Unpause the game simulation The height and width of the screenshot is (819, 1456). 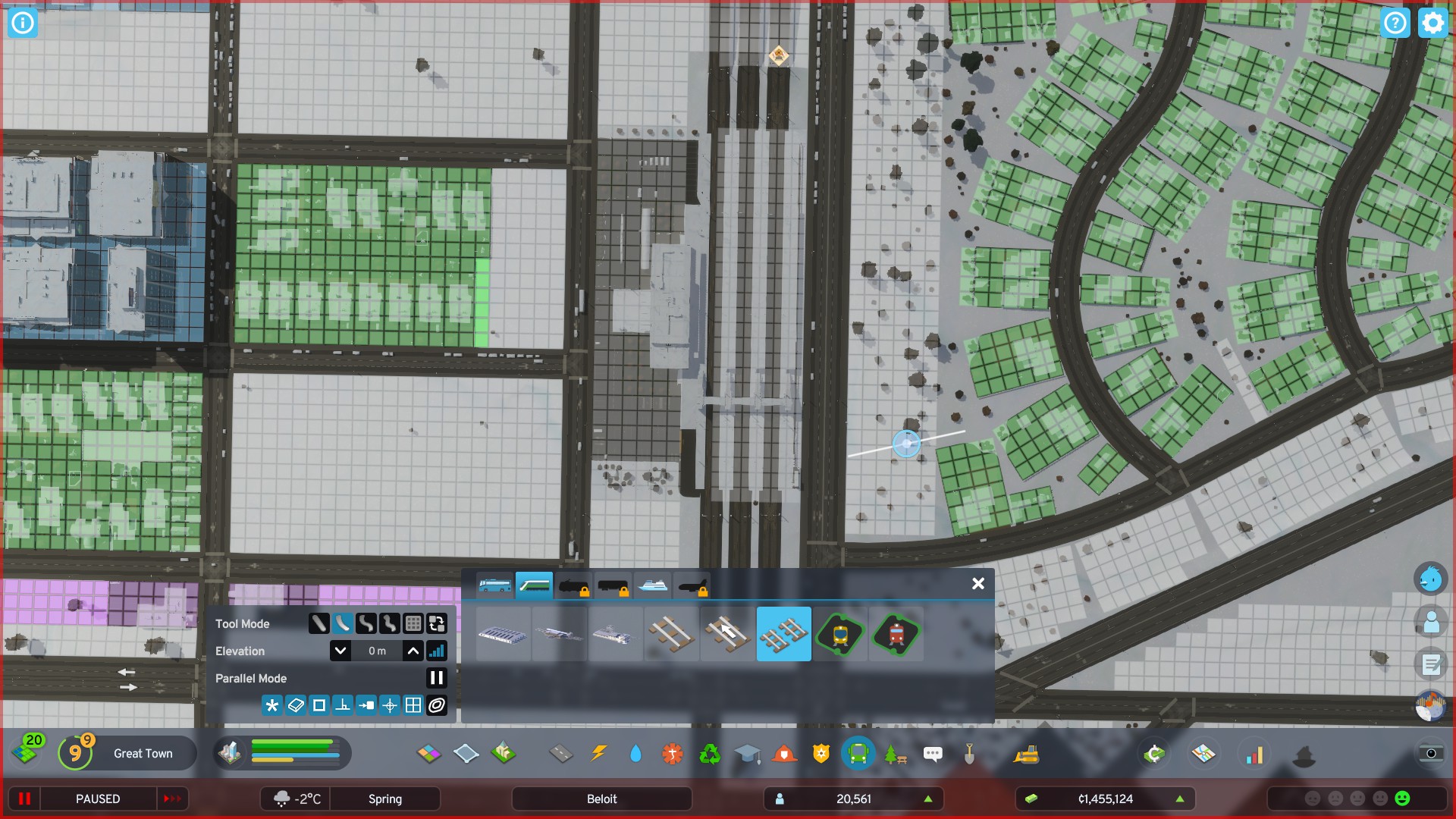pos(173,799)
